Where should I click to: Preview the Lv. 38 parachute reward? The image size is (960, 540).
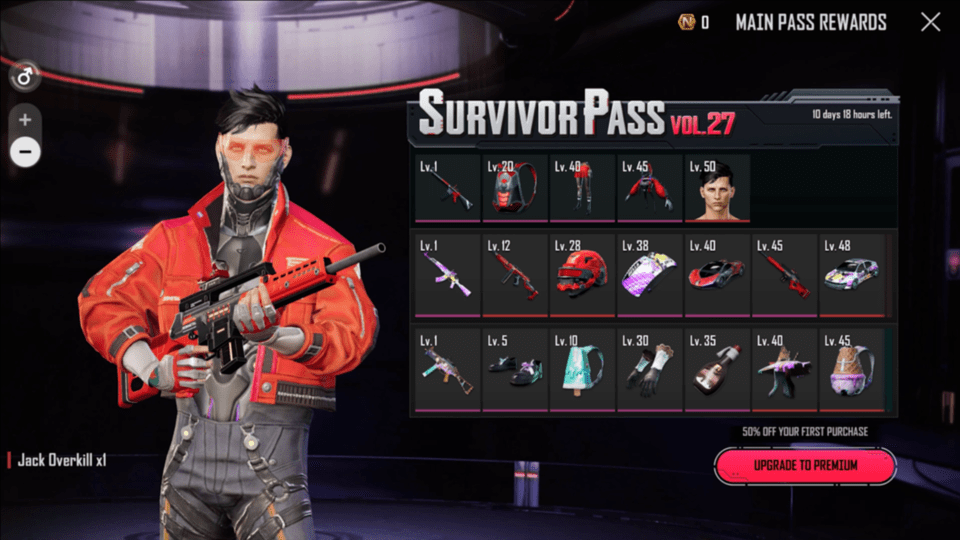tap(649, 275)
